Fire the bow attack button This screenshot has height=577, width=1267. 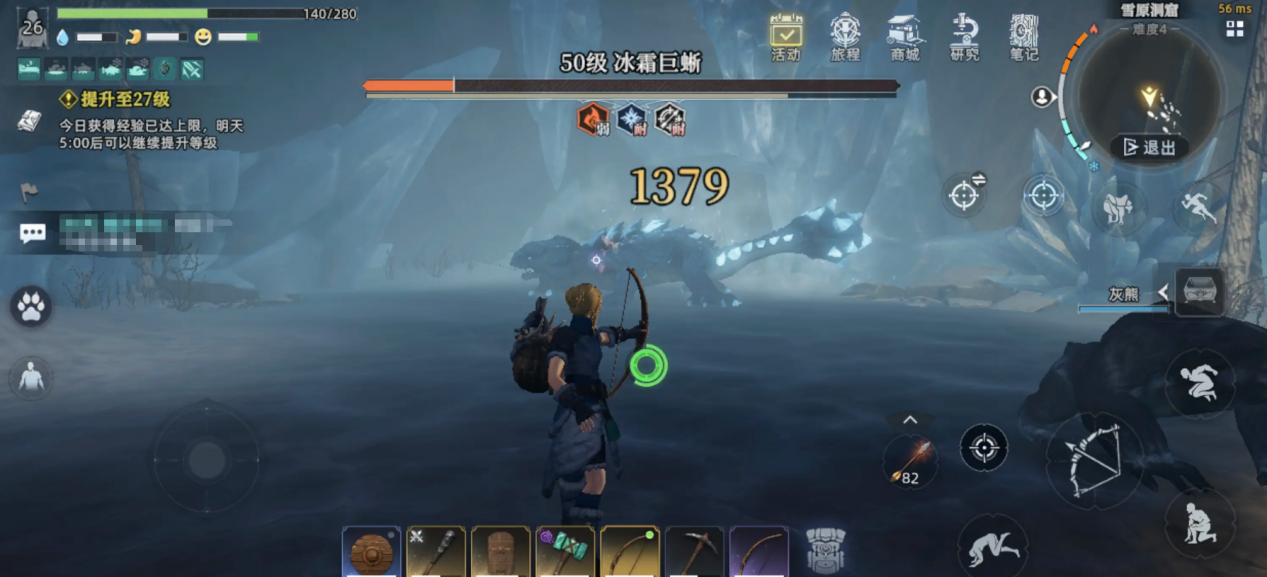1093,459
